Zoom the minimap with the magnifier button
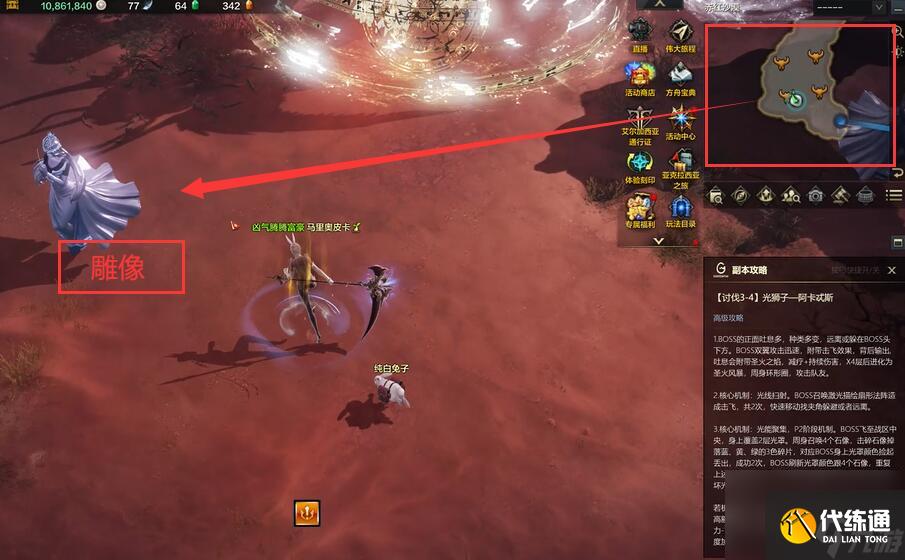Viewport: 905px width, 560px height. pyautogui.click(x=898, y=33)
